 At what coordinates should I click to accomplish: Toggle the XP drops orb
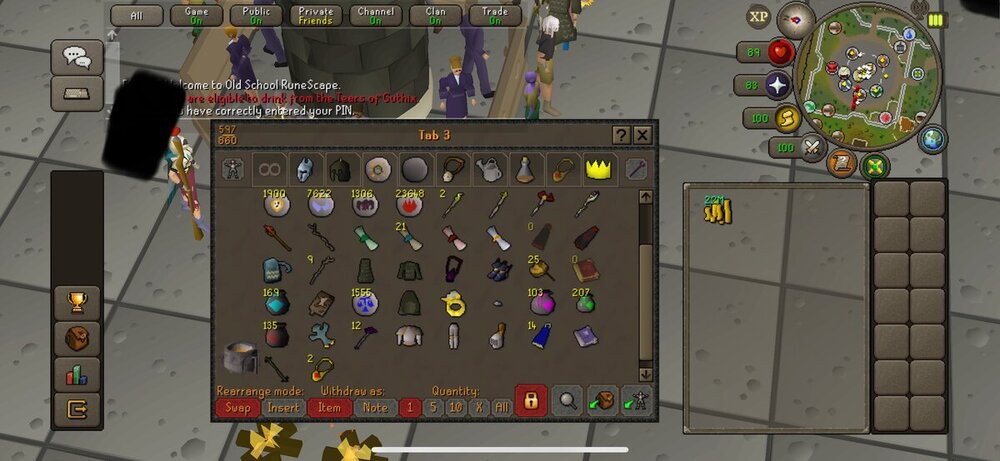tap(760, 16)
